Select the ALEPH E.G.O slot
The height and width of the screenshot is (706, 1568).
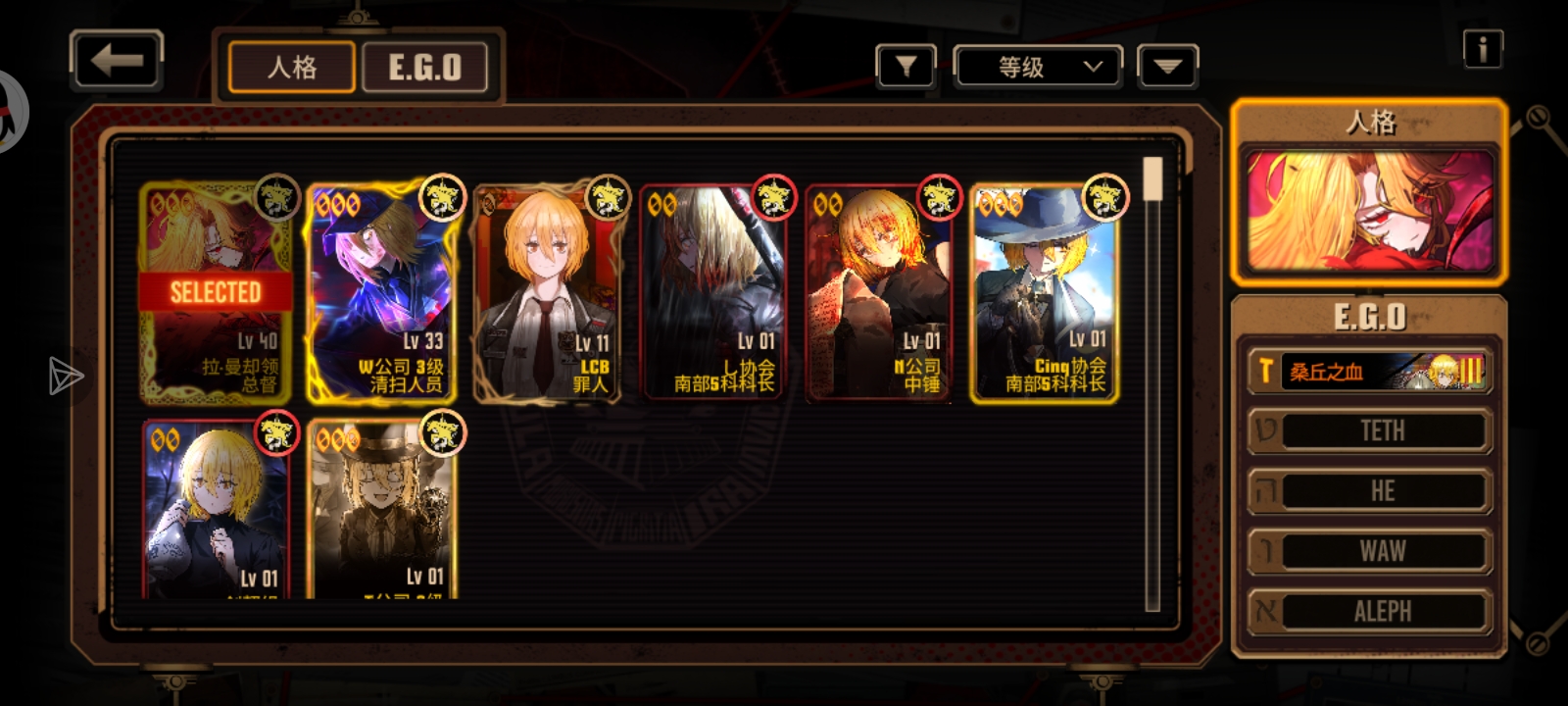coord(1370,611)
